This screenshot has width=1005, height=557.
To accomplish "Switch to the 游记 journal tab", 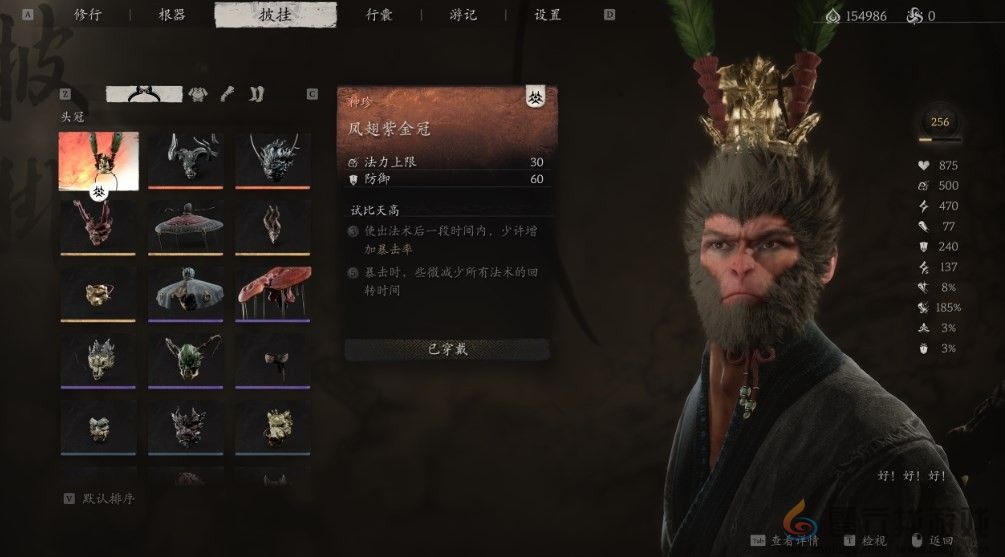I will point(463,15).
